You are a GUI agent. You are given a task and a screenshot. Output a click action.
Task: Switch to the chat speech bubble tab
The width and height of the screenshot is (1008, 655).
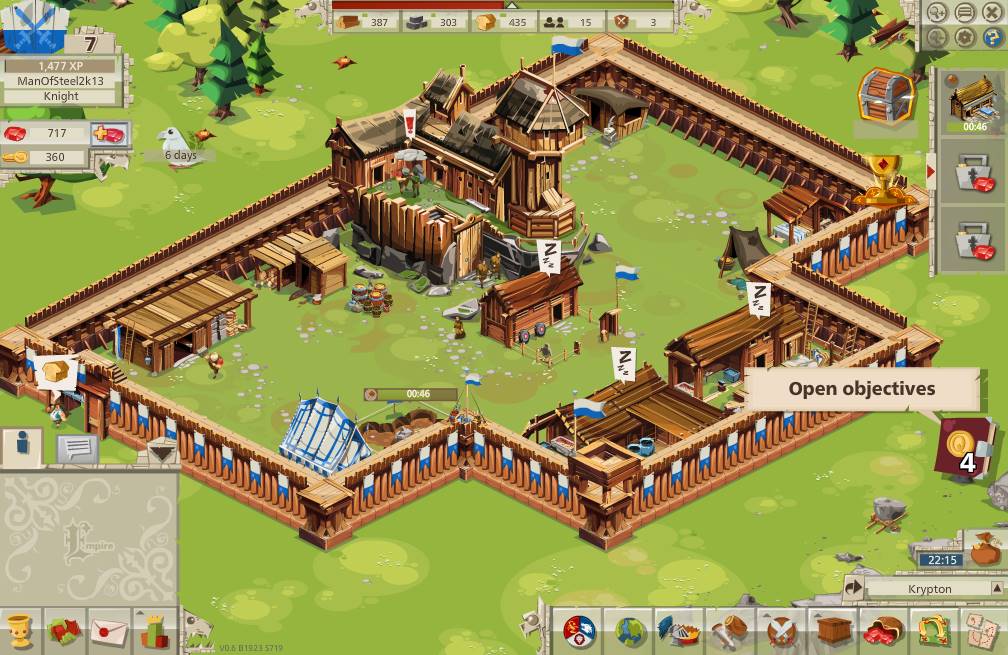(77, 448)
